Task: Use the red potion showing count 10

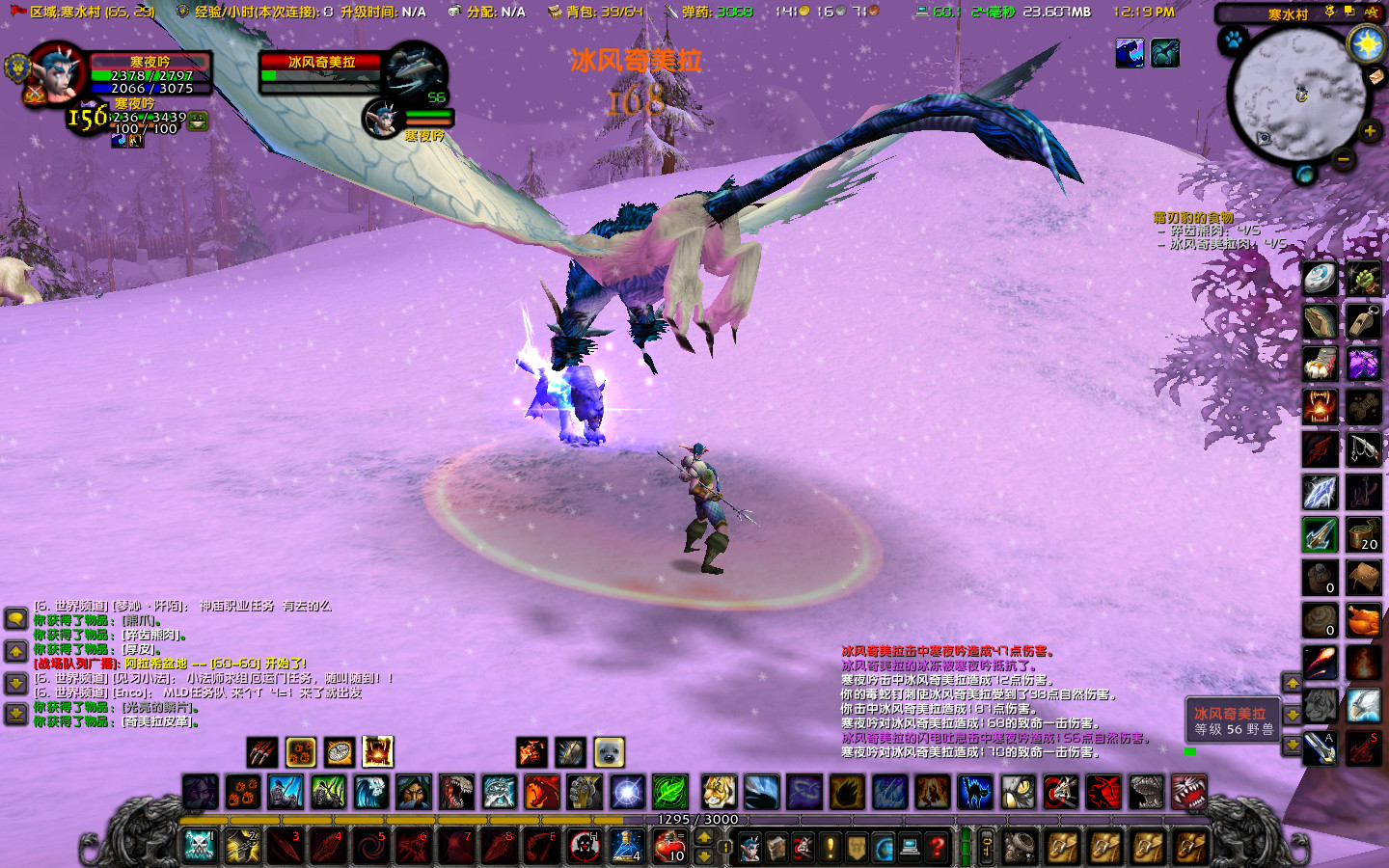Action: [671, 846]
